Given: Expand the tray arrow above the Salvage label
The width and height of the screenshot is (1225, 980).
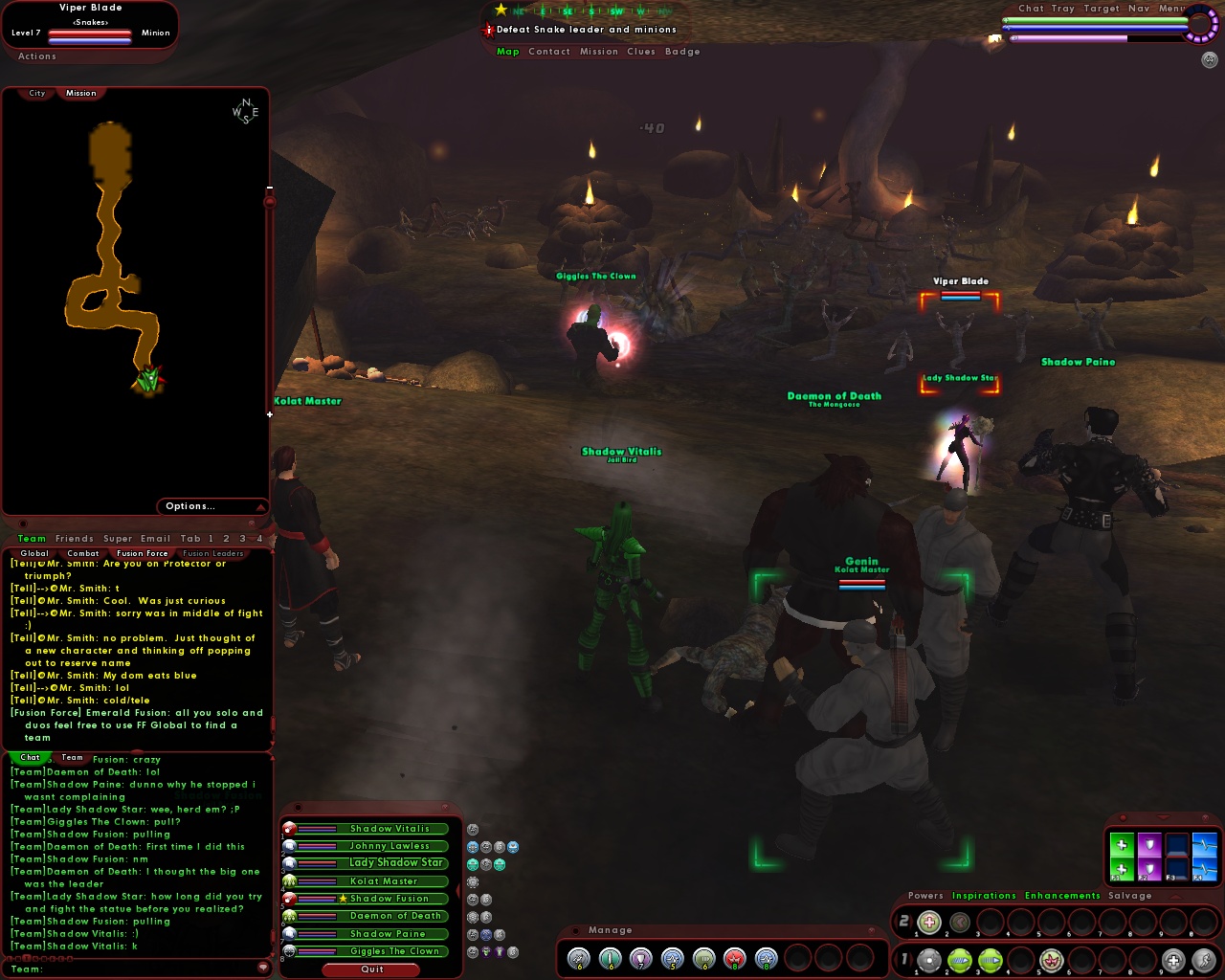Looking at the screenshot, I should (1175, 897).
